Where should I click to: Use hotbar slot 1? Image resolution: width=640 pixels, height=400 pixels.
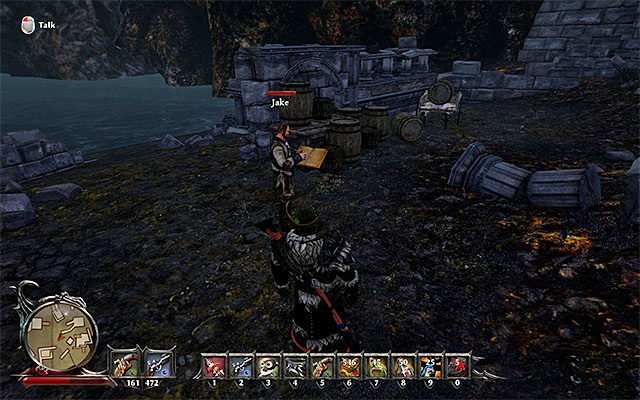[x=215, y=367]
